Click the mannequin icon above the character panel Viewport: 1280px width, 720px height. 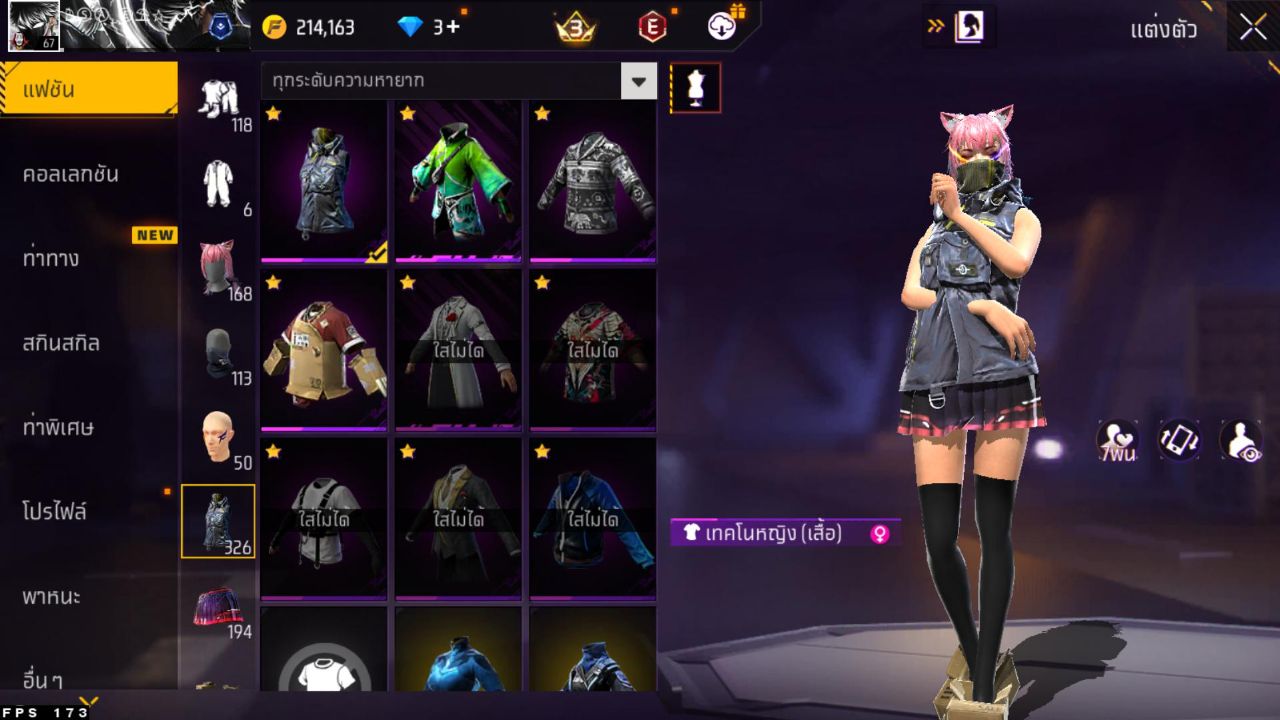pos(695,87)
